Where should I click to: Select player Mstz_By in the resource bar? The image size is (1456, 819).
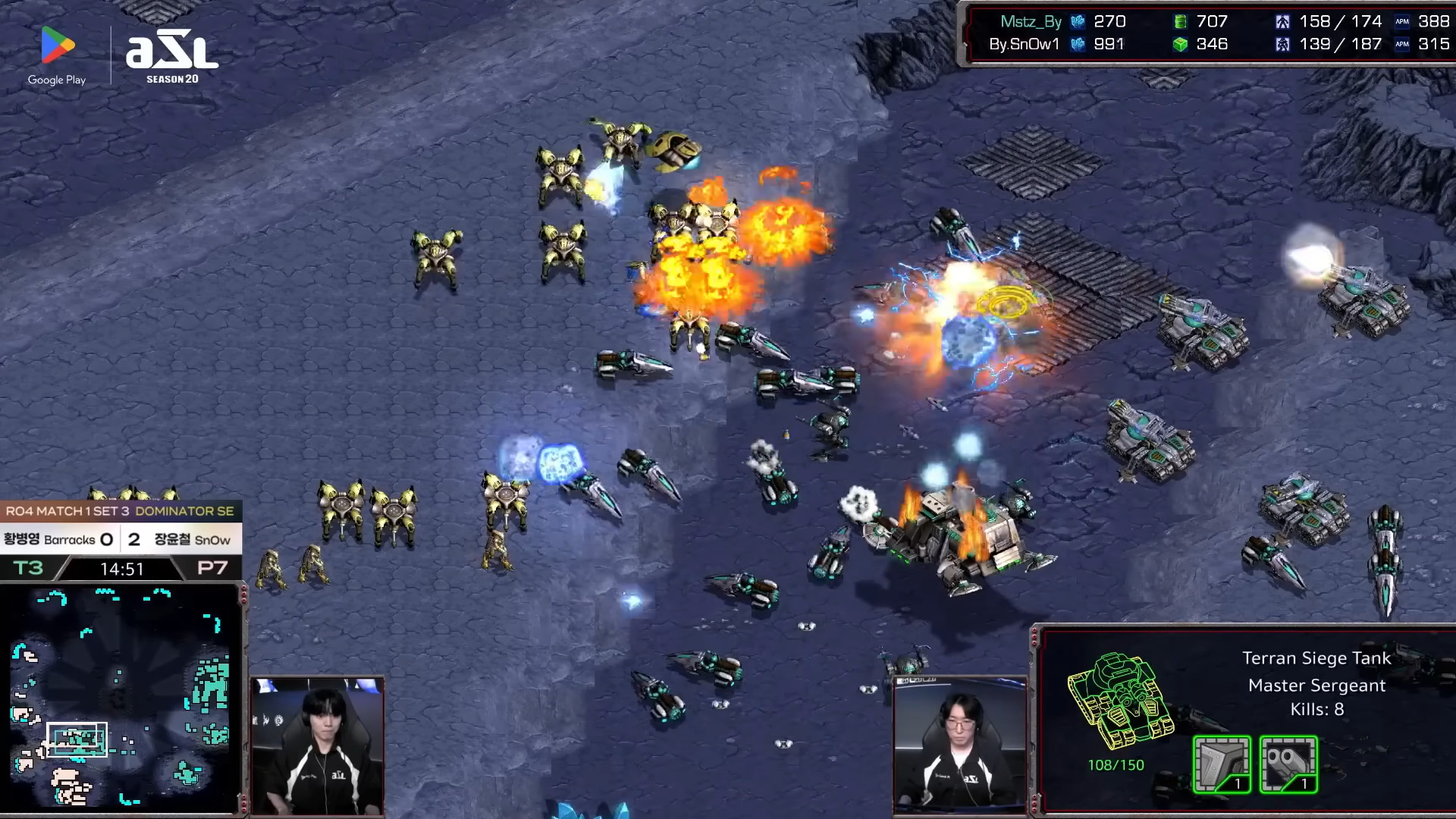pos(1030,22)
